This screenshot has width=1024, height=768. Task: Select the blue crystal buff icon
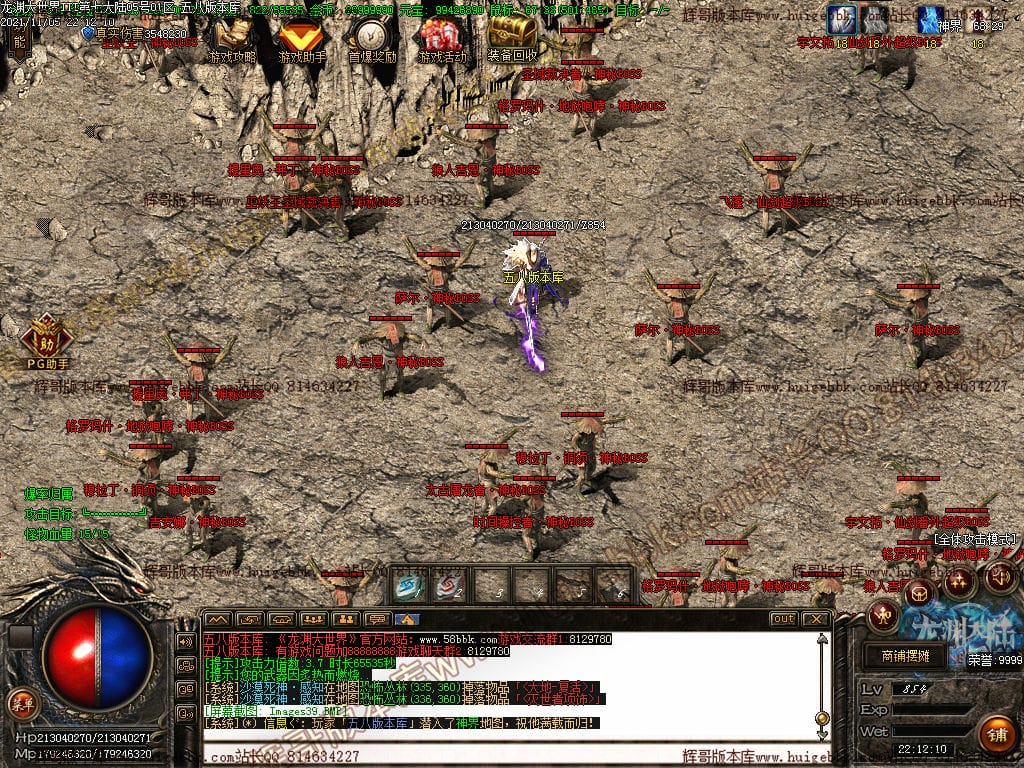(x=930, y=18)
